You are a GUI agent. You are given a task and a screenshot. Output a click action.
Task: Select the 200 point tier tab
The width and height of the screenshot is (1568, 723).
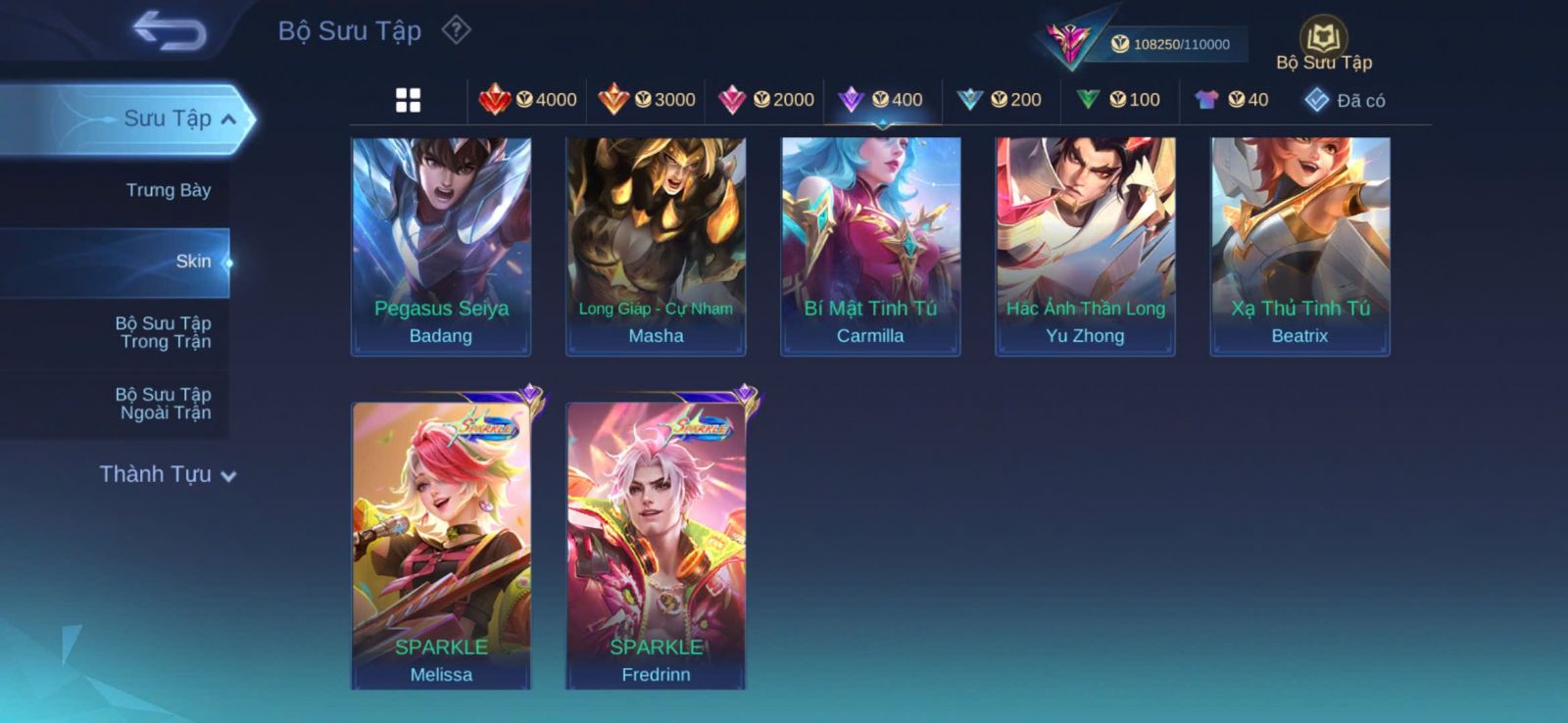point(1000,100)
